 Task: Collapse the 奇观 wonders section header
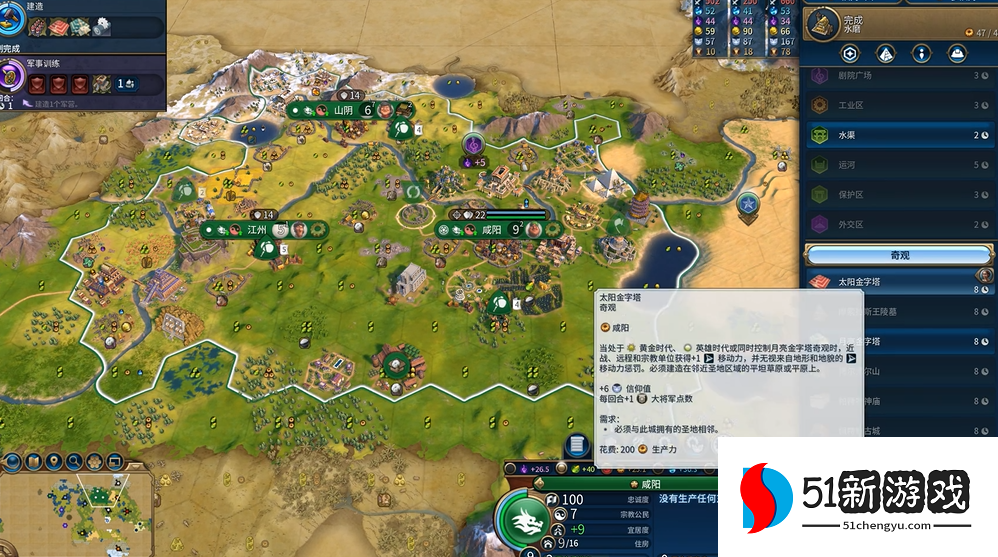pyautogui.click(x=900, y=254)
